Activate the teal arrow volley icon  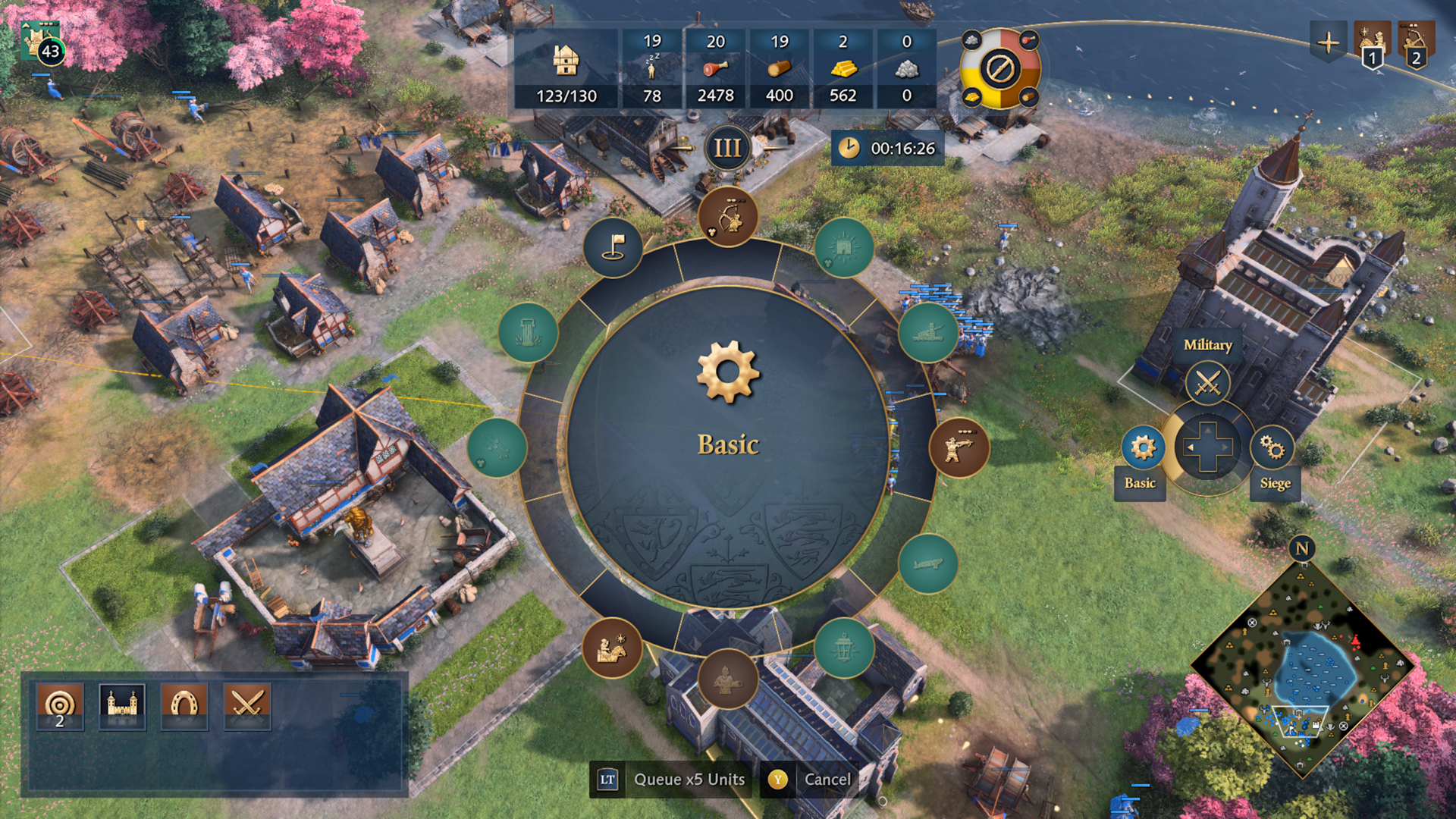coord(497,447)
